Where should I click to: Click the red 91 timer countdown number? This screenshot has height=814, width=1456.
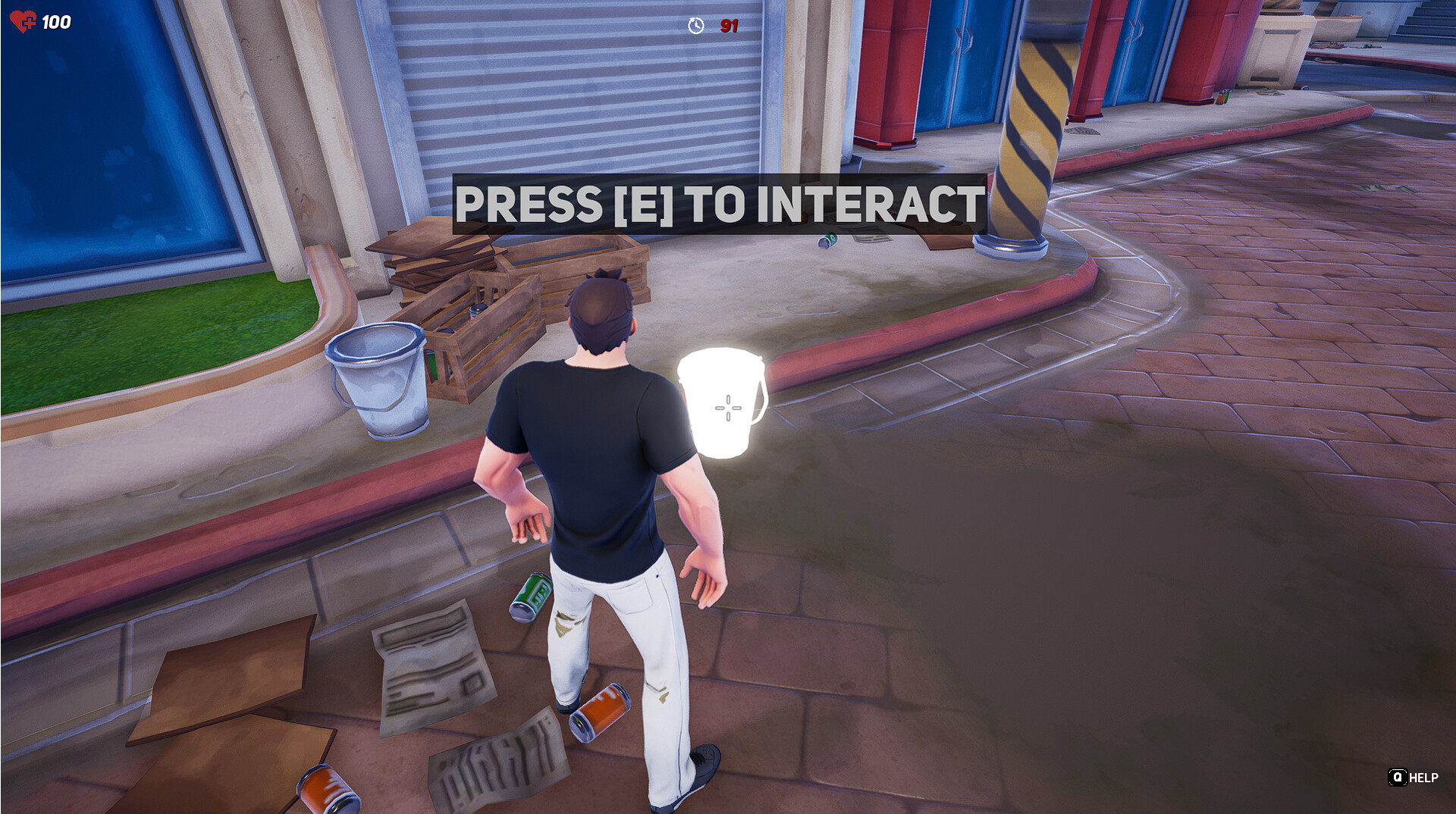tap(727, 25)
